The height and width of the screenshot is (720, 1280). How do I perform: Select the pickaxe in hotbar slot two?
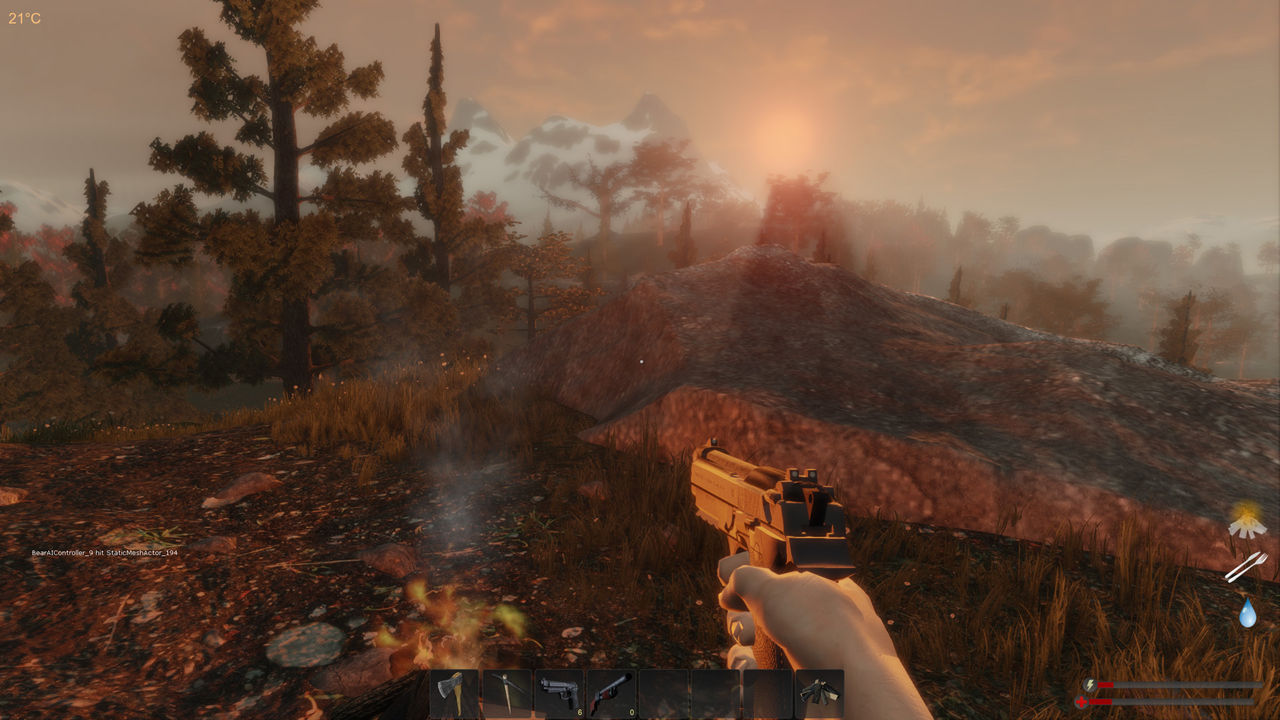pos(506,690)
